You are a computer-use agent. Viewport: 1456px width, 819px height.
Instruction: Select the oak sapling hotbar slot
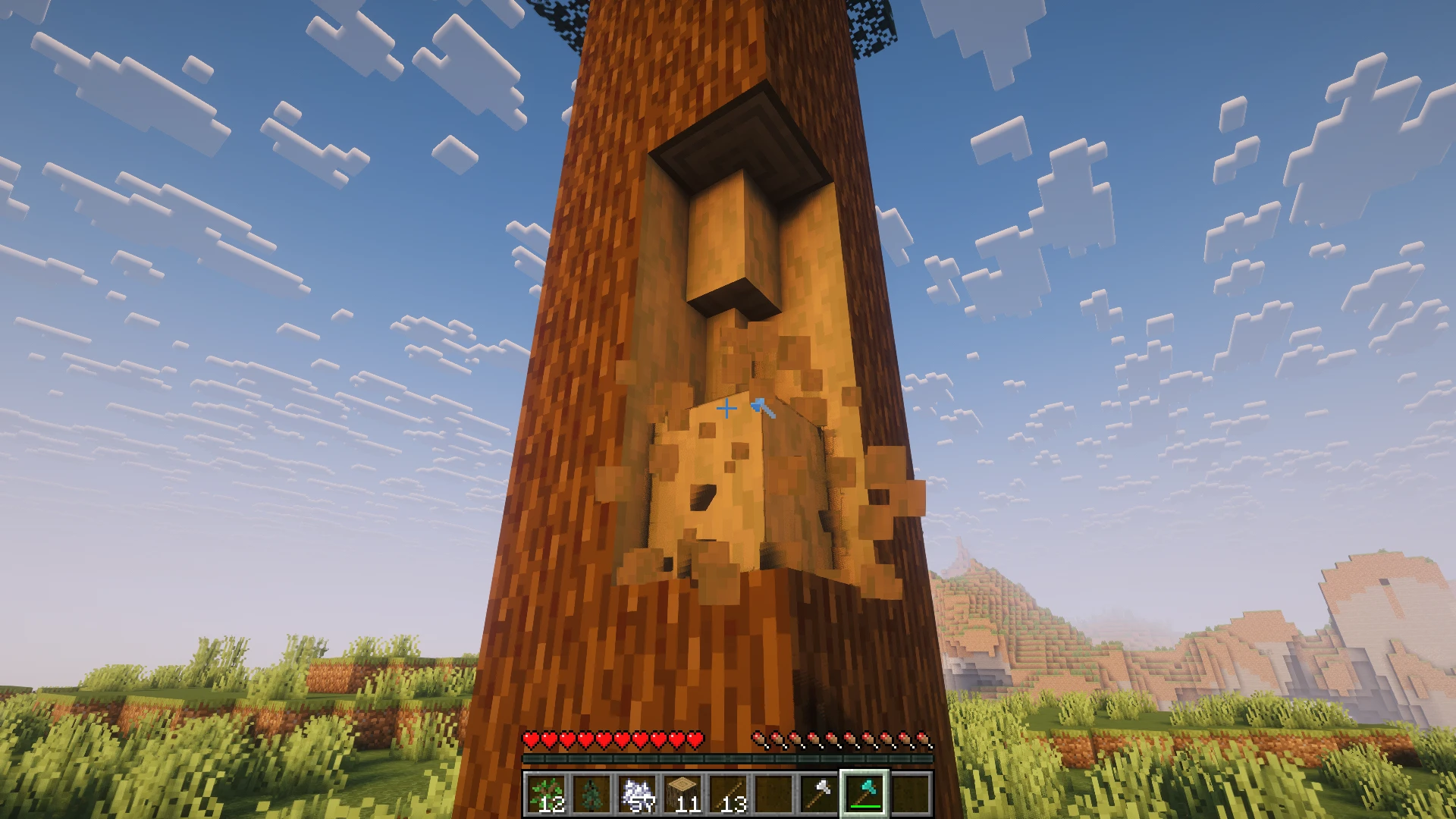tap(546, 794)
